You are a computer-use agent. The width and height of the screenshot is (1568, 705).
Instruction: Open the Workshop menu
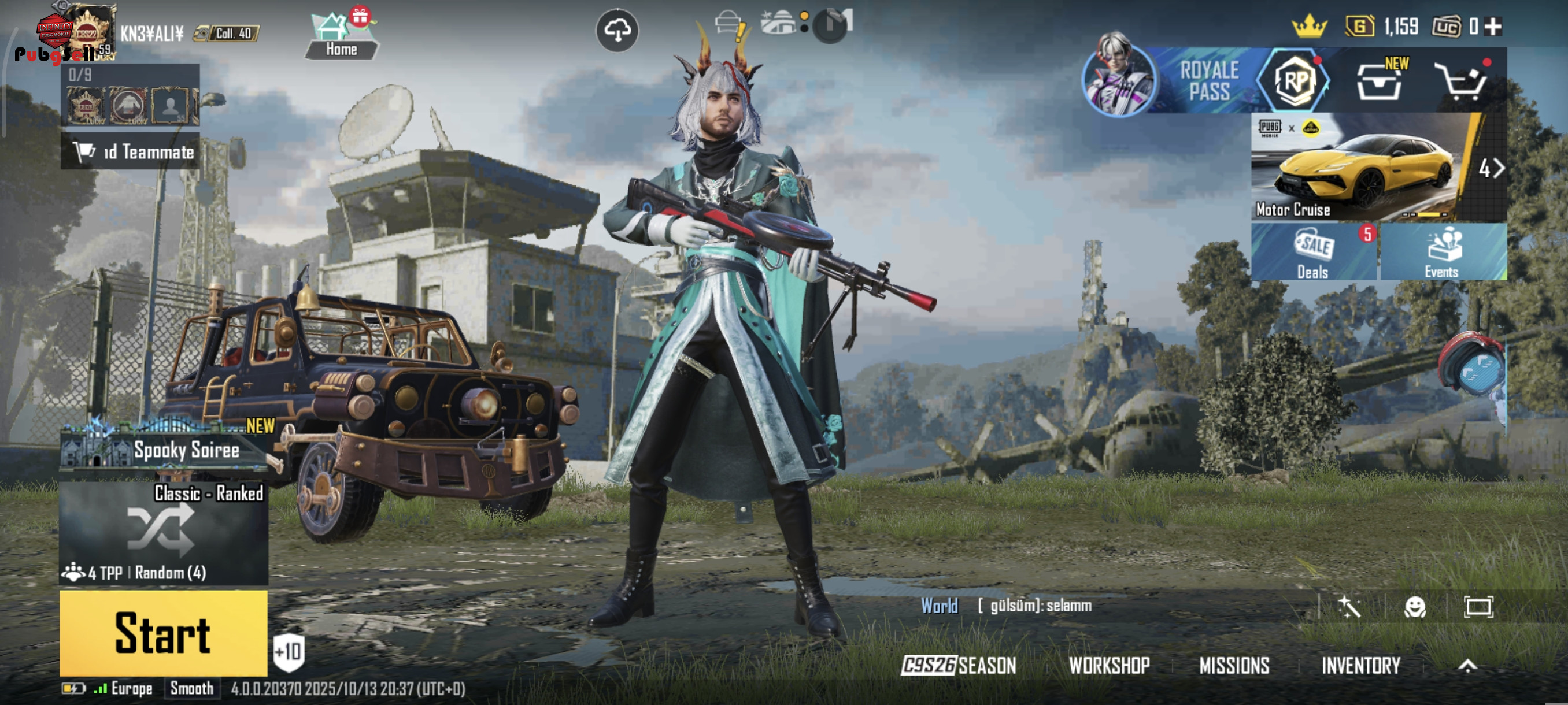(1109, 666)
